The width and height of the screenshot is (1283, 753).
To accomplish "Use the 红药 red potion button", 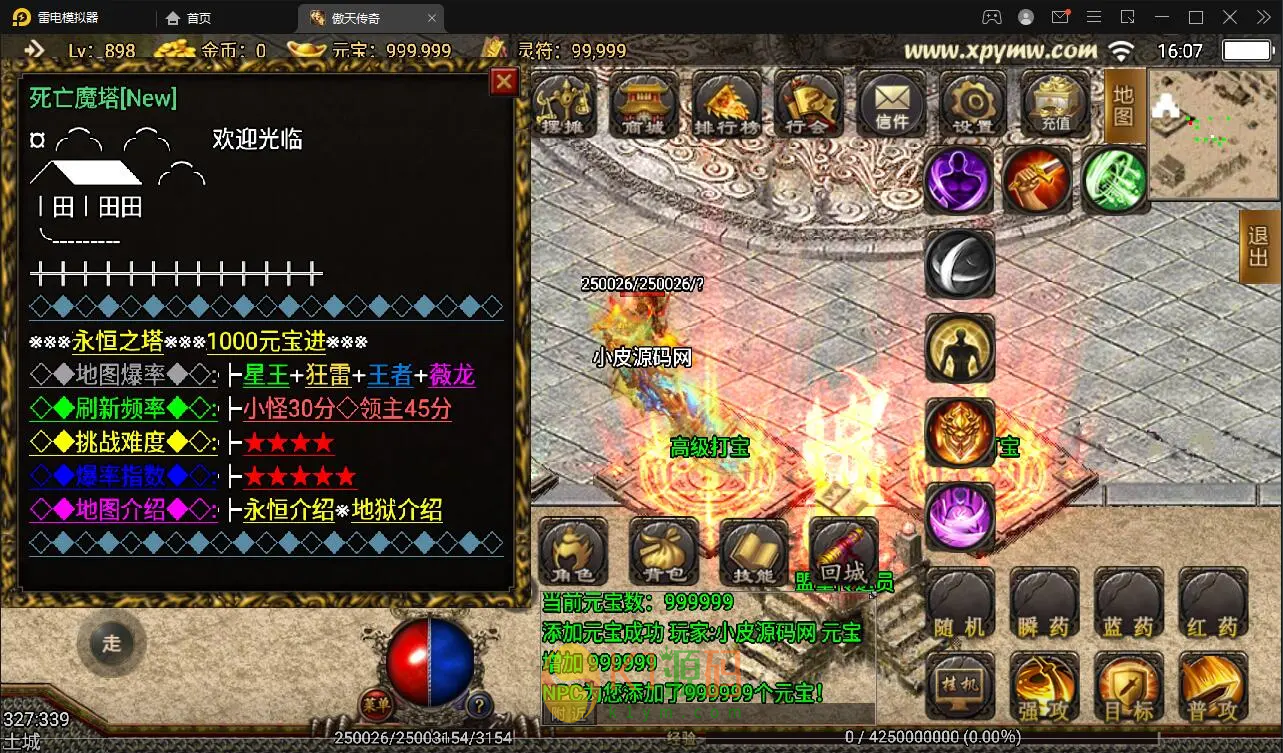I will 1213,603.
